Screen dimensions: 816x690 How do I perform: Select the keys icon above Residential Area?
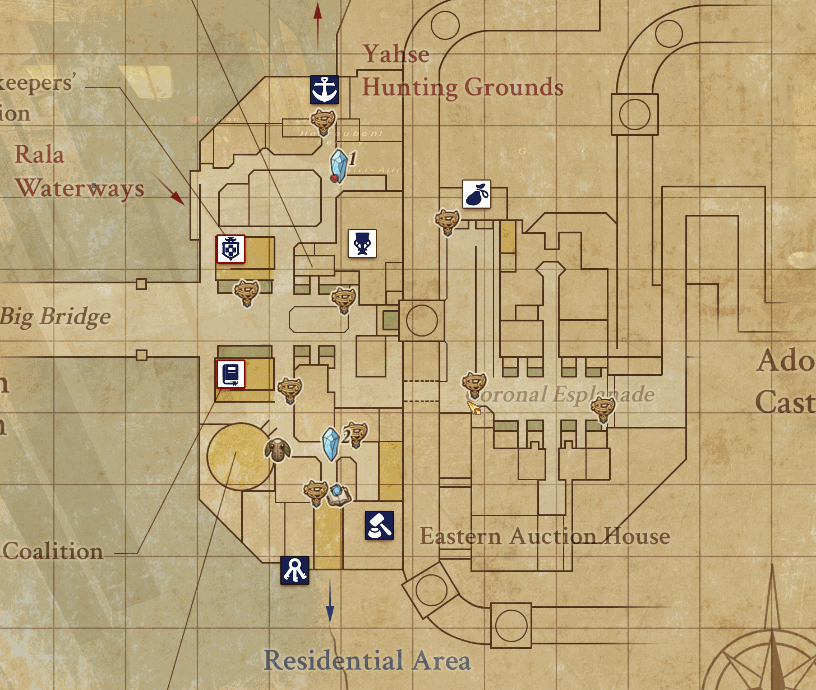tap(295, 570)
